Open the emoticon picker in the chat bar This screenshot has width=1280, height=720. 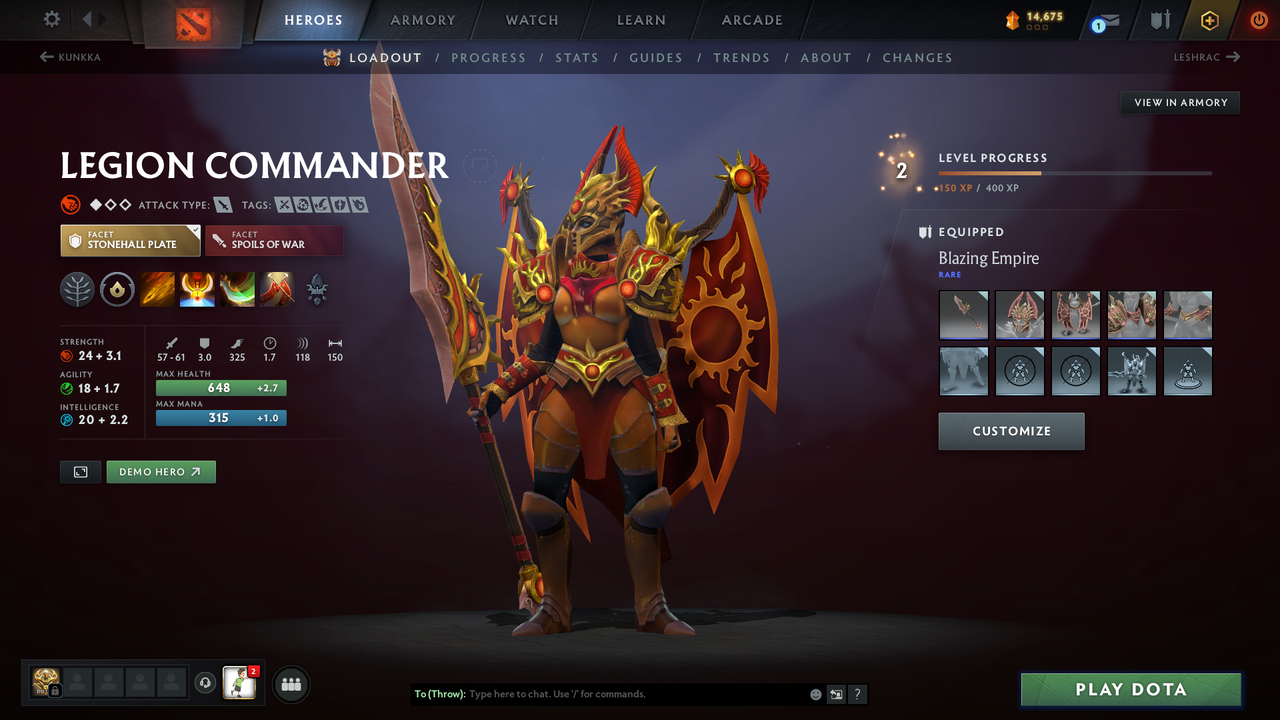pyautogui.click(x=815, y=694)
